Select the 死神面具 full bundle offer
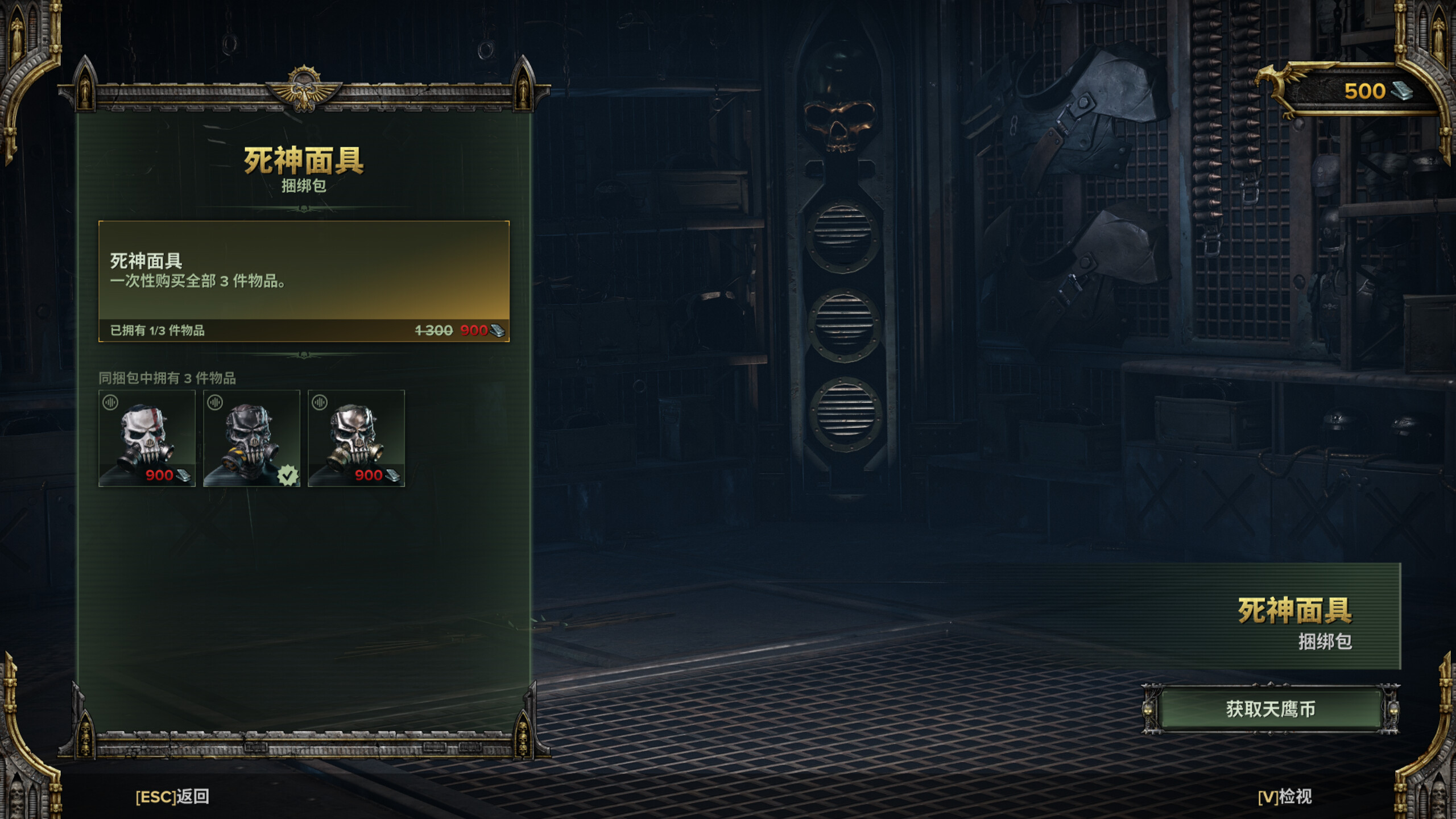This screenshot has height=819, width=1456. (304, 281)
